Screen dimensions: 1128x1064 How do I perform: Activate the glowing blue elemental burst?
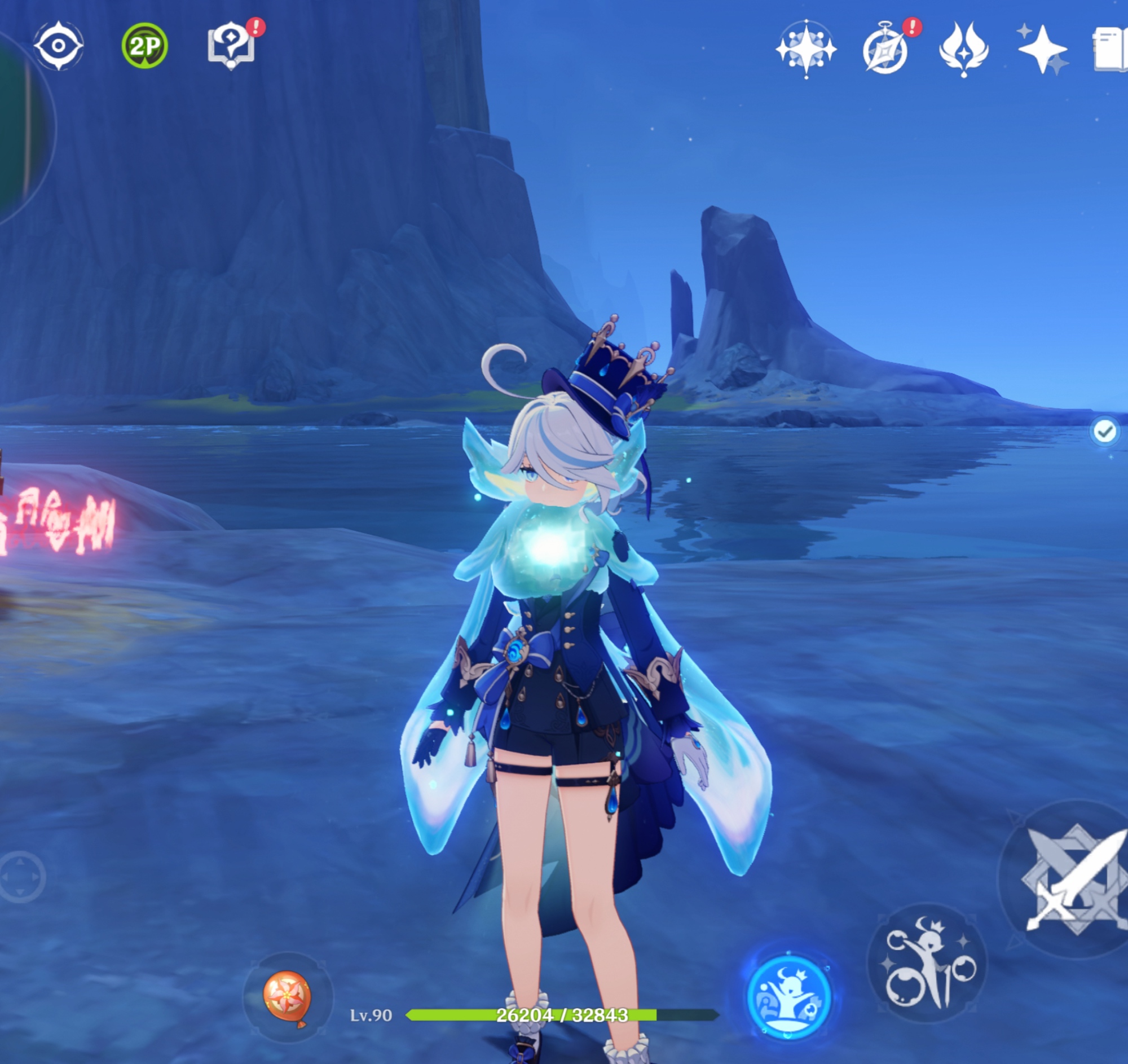coord(788,997)
